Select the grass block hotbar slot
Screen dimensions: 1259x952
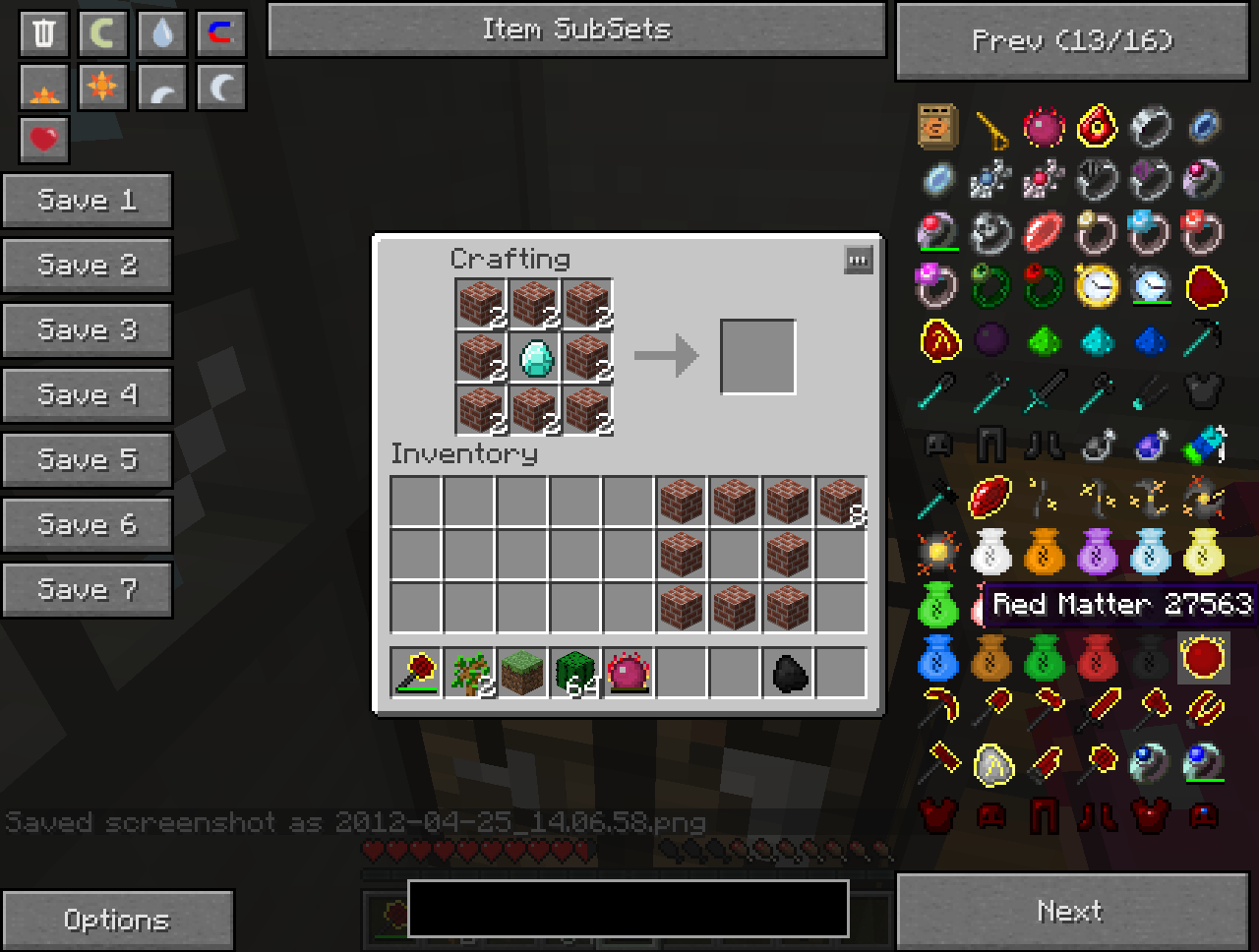coord(521,674)
